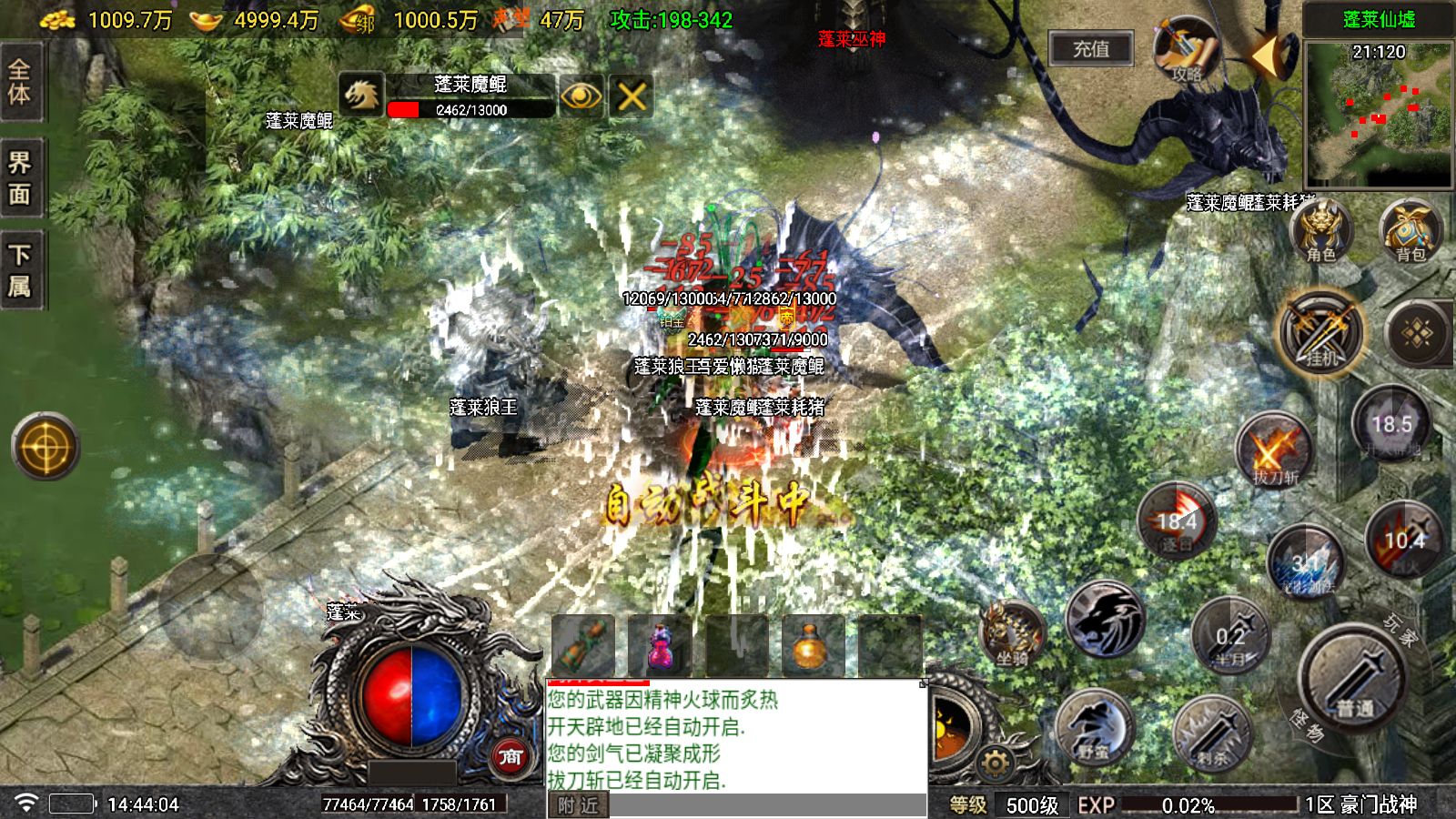This screenshot has width=1456, height=819.
Task: Click the eye icon on target frame
Action: coord(581,96)
